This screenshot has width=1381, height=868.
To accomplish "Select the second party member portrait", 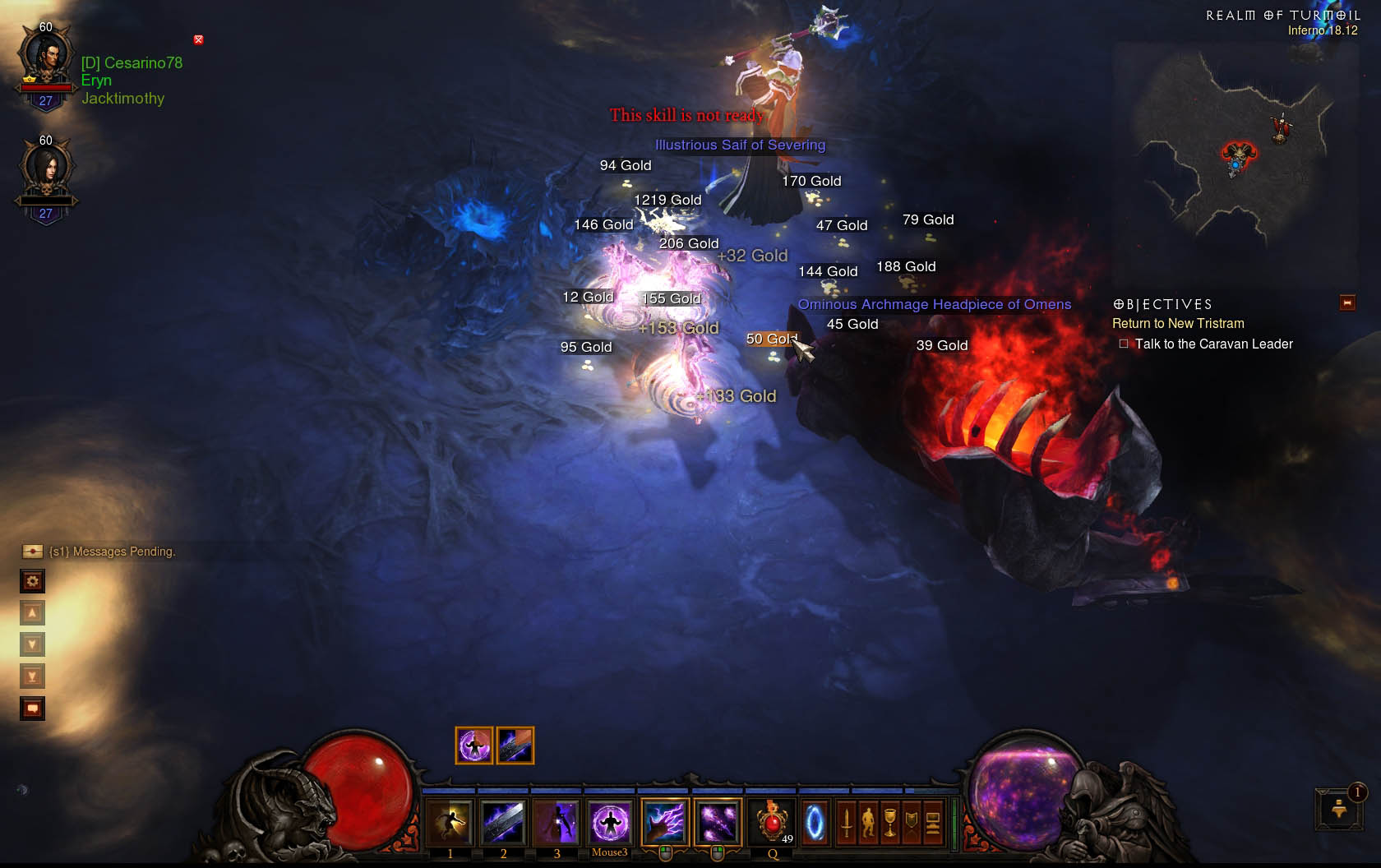I will pyautogui.click(x=46, y=171).
